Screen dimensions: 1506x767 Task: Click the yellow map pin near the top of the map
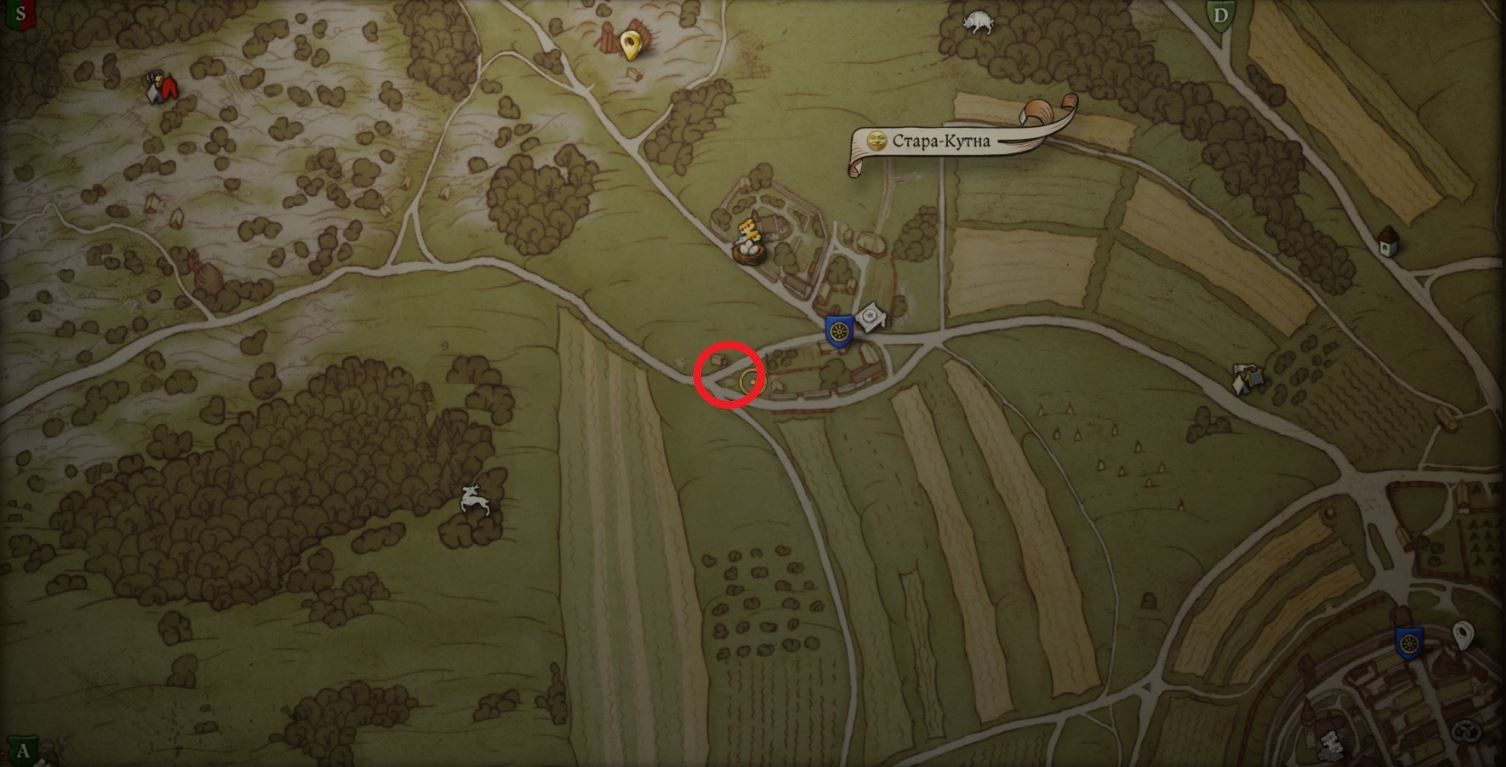coord(628,44)
